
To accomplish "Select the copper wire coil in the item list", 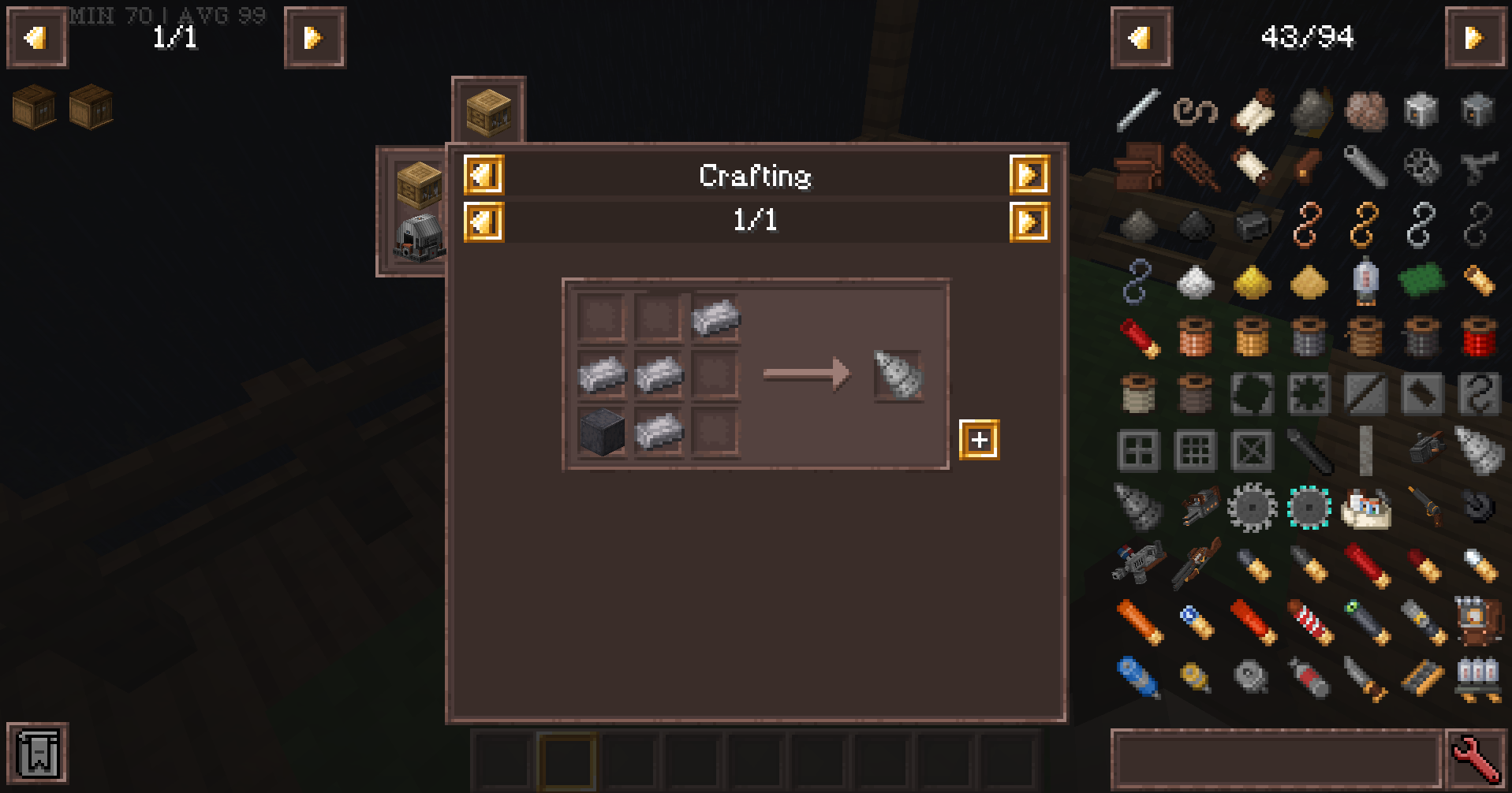I will click(x=1192, y=337).
